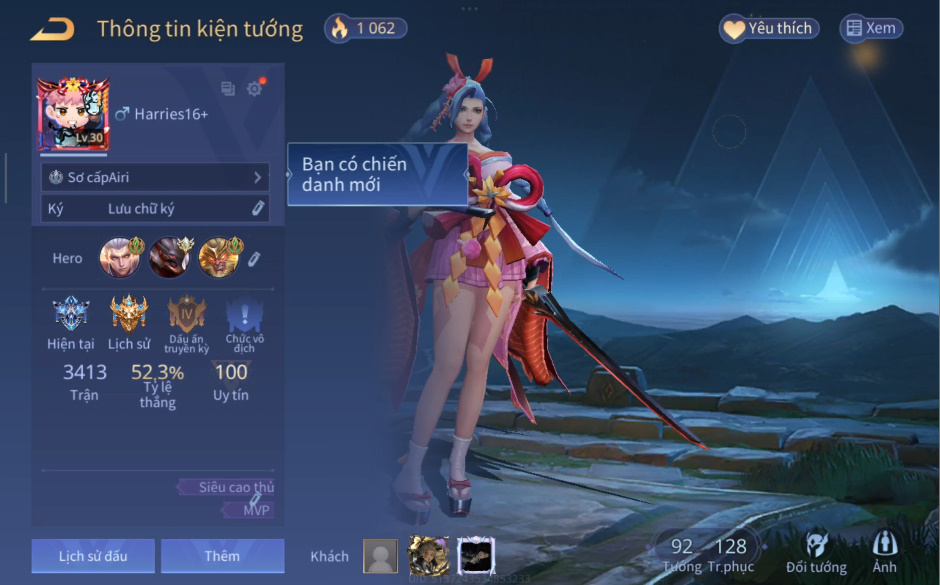This screenshot has width=940, height=585.
Task: Click the Yêu thích heart button
Action: pyautogui.click(x=769, y=29)
